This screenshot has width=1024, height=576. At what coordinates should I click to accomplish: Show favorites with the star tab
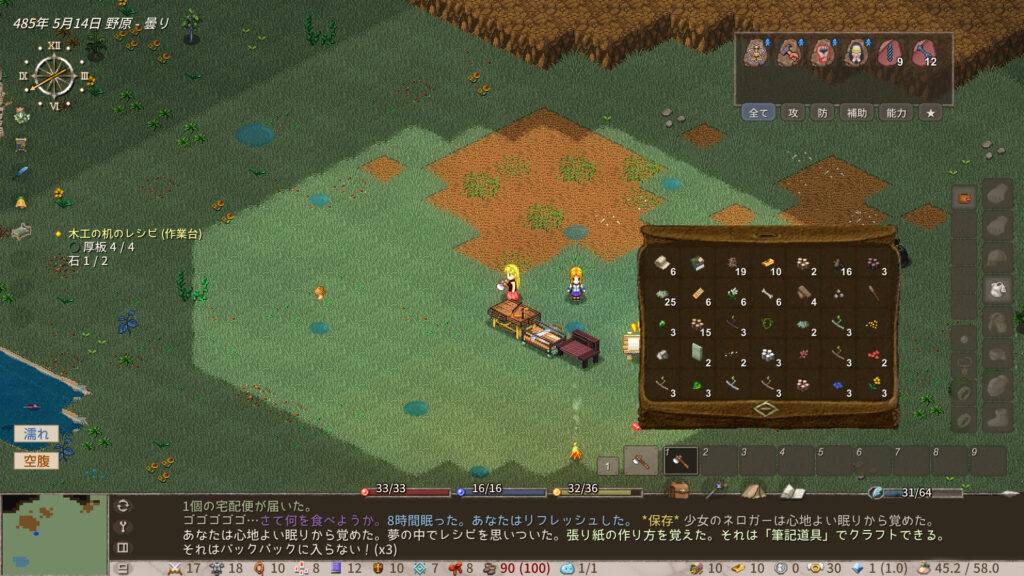click(930, 113)
